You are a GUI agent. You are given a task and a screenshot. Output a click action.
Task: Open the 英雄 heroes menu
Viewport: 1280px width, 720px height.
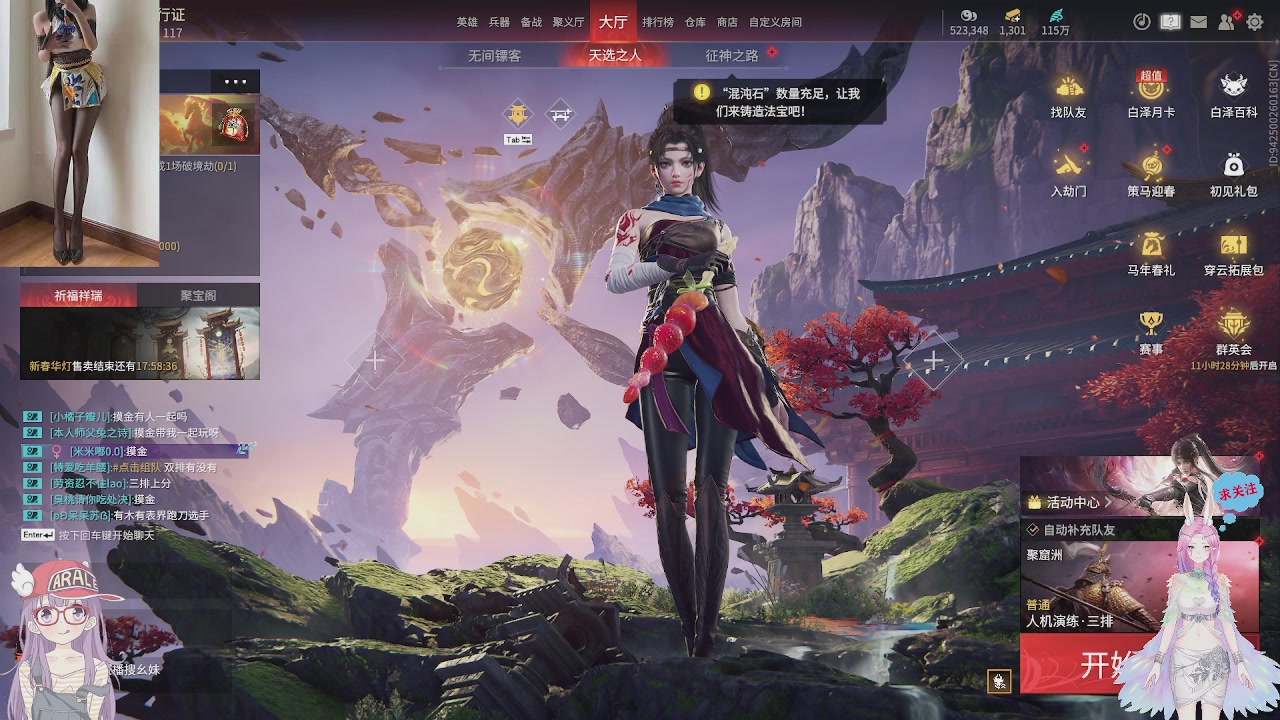pos(467,22)
